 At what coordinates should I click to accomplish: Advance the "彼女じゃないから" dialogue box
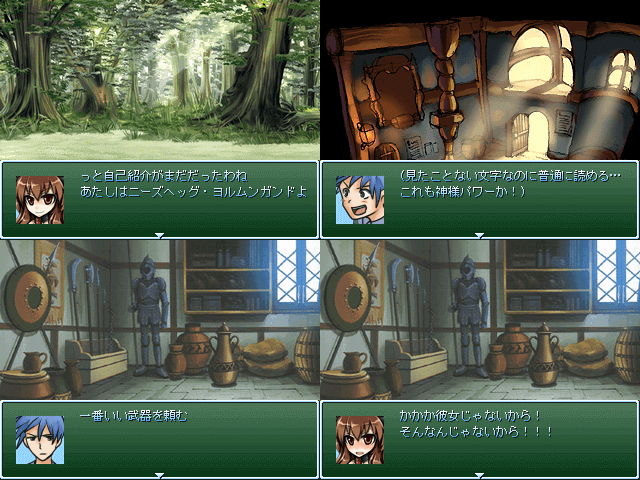(x=480, y=439)
